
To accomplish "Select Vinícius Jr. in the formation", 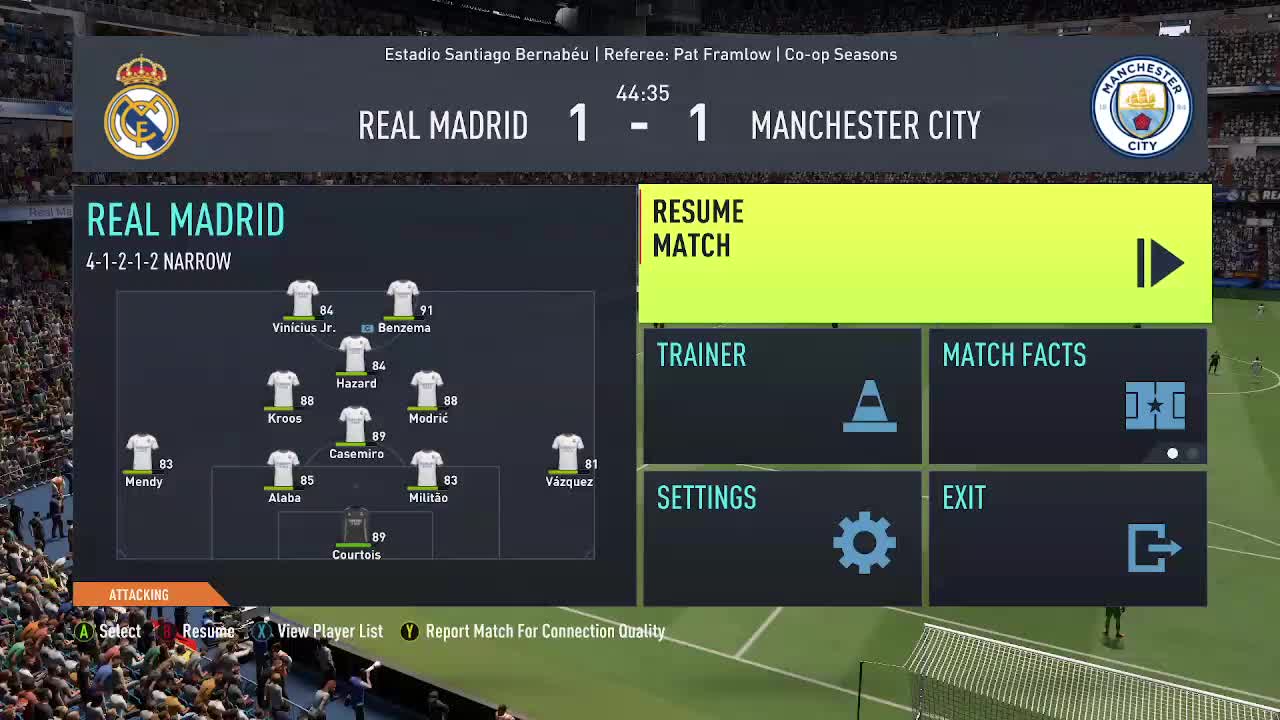I will [x=302, y=304].
